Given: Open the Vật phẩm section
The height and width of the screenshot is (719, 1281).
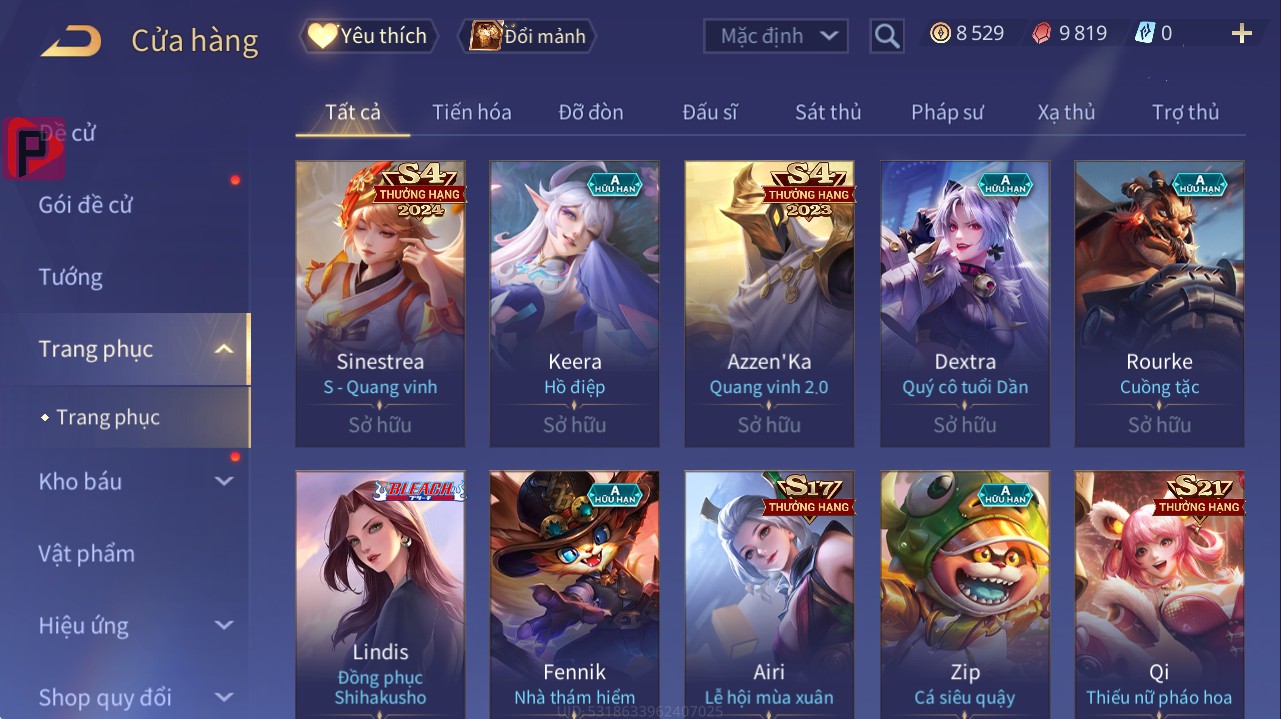Looking at the screenshot, I should tap(87, 553).
